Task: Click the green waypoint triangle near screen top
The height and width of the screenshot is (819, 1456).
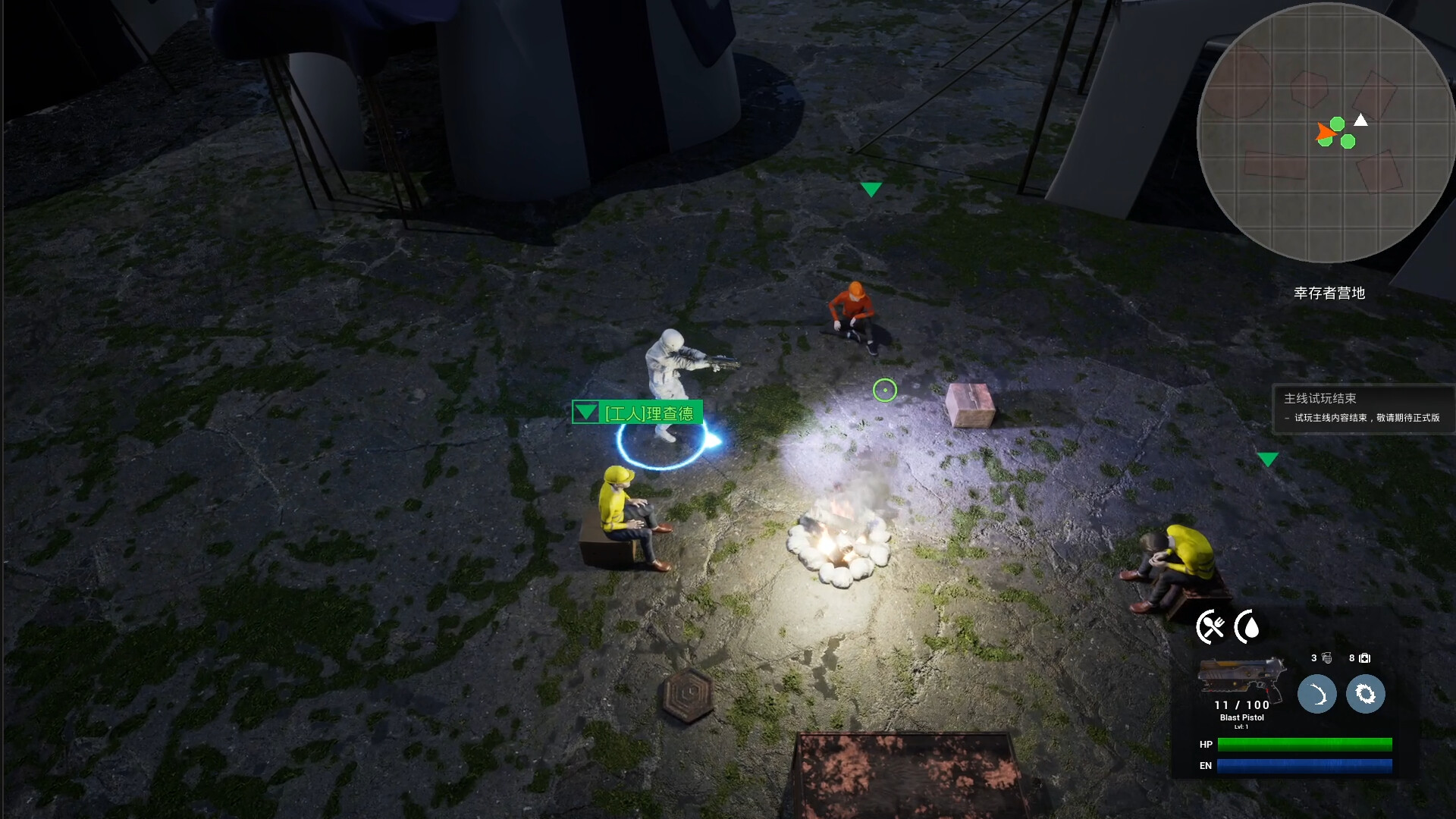Action: (872, 187)
